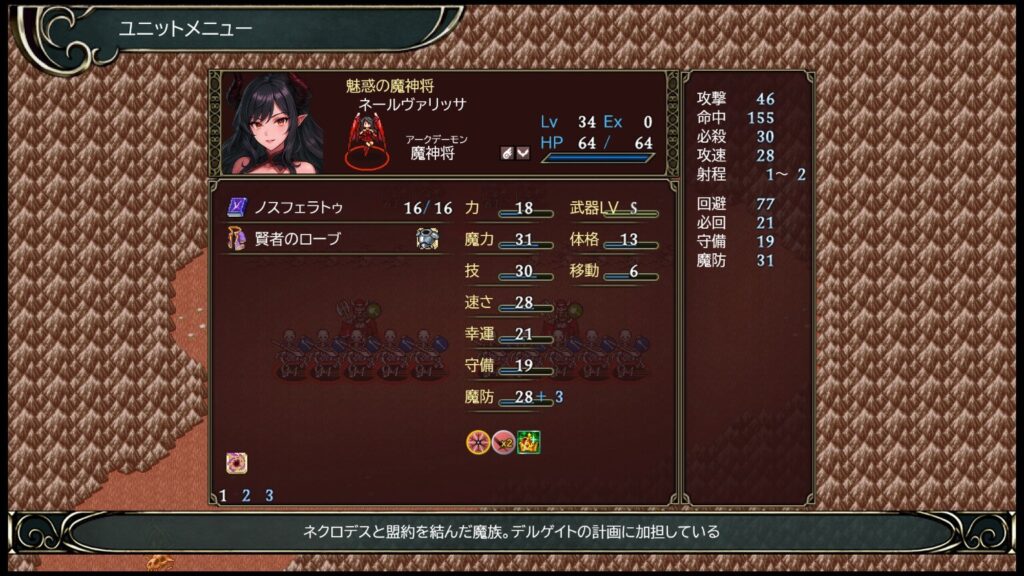The height and width of the screenshot is (576, 1024).
Task: Inspect the green crown skill icon
Action: click(528, 442)
